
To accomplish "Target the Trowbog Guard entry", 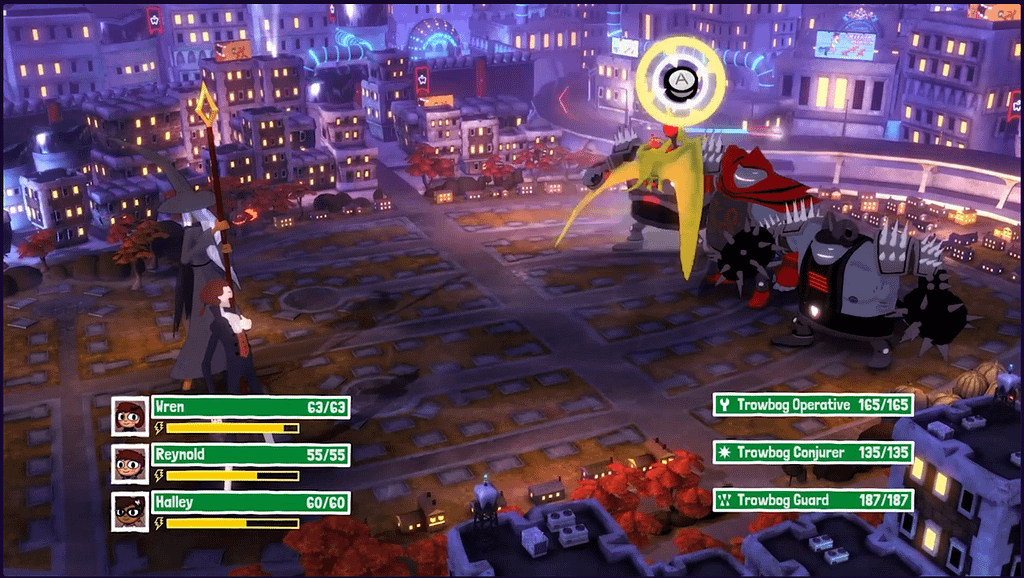I will tap(812, 500).
